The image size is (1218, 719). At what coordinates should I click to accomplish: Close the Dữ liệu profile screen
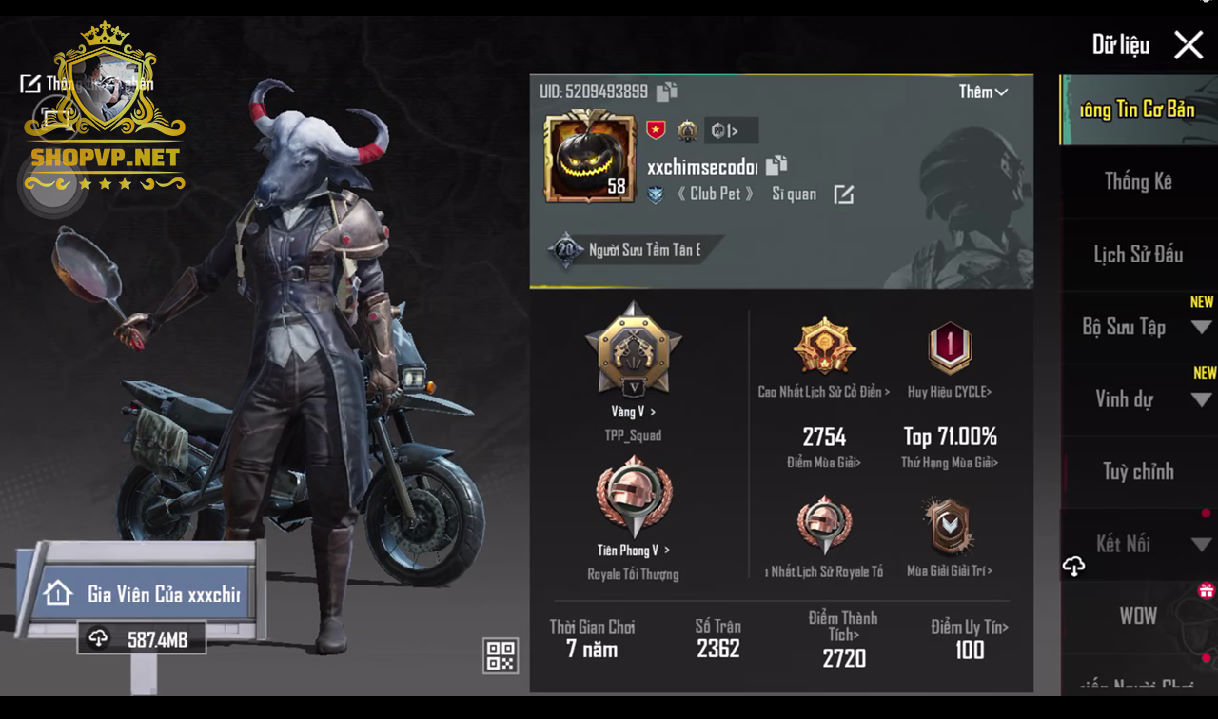[x=1188, y=45]
